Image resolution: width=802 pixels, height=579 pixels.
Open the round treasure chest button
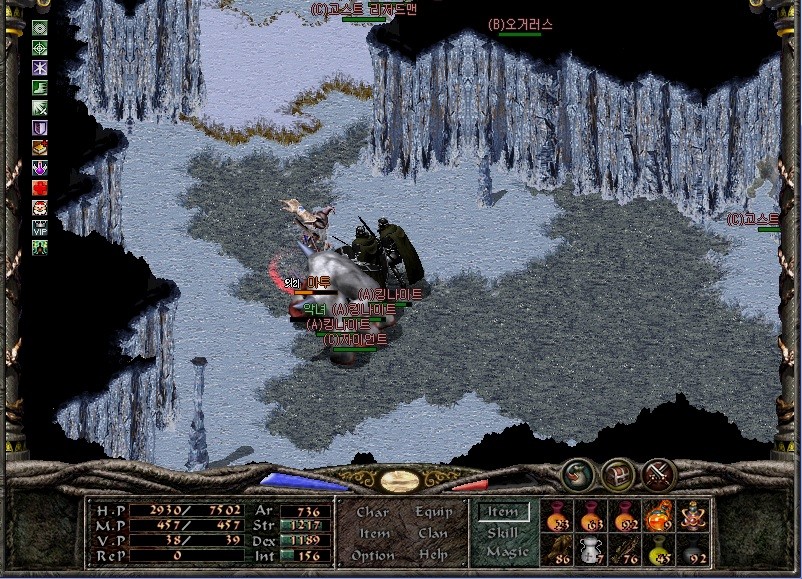[x=617, y=473]
